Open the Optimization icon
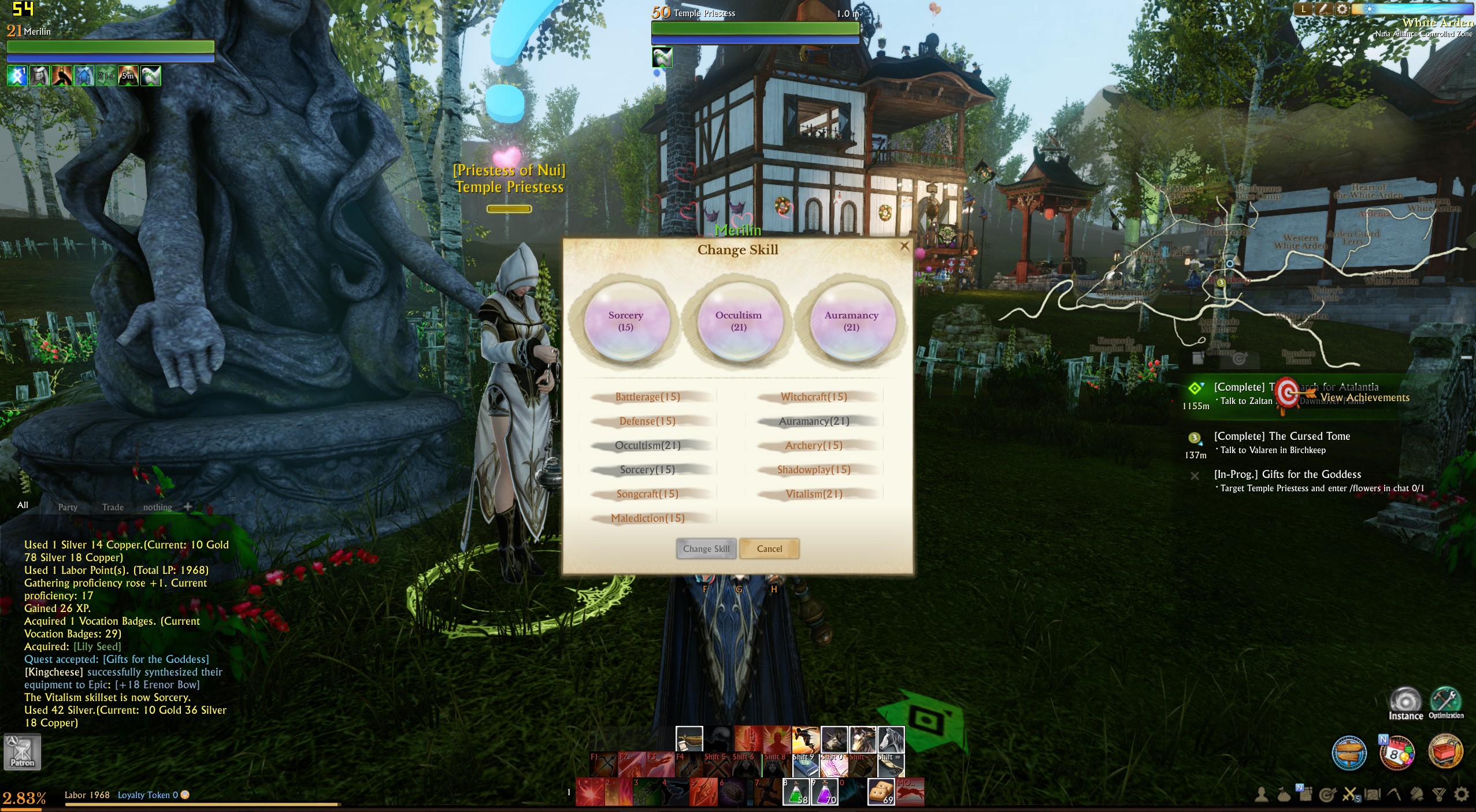The image size is (1476, 812). point(1446,701)
